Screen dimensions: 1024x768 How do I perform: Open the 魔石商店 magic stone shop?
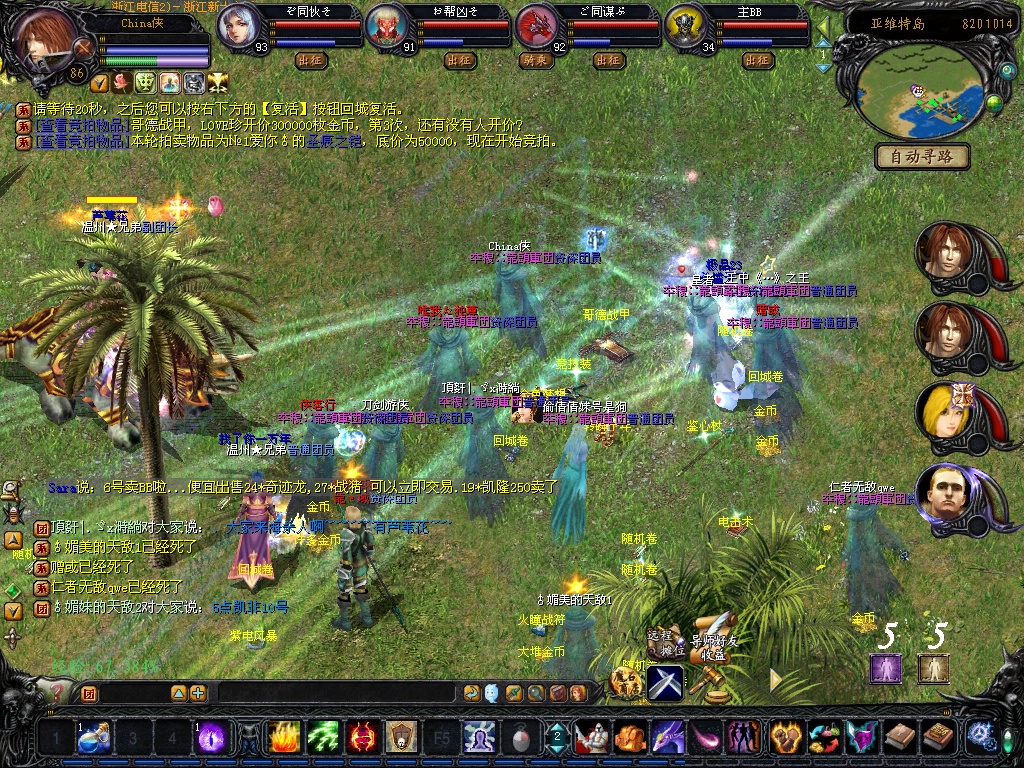coord(627,682)
